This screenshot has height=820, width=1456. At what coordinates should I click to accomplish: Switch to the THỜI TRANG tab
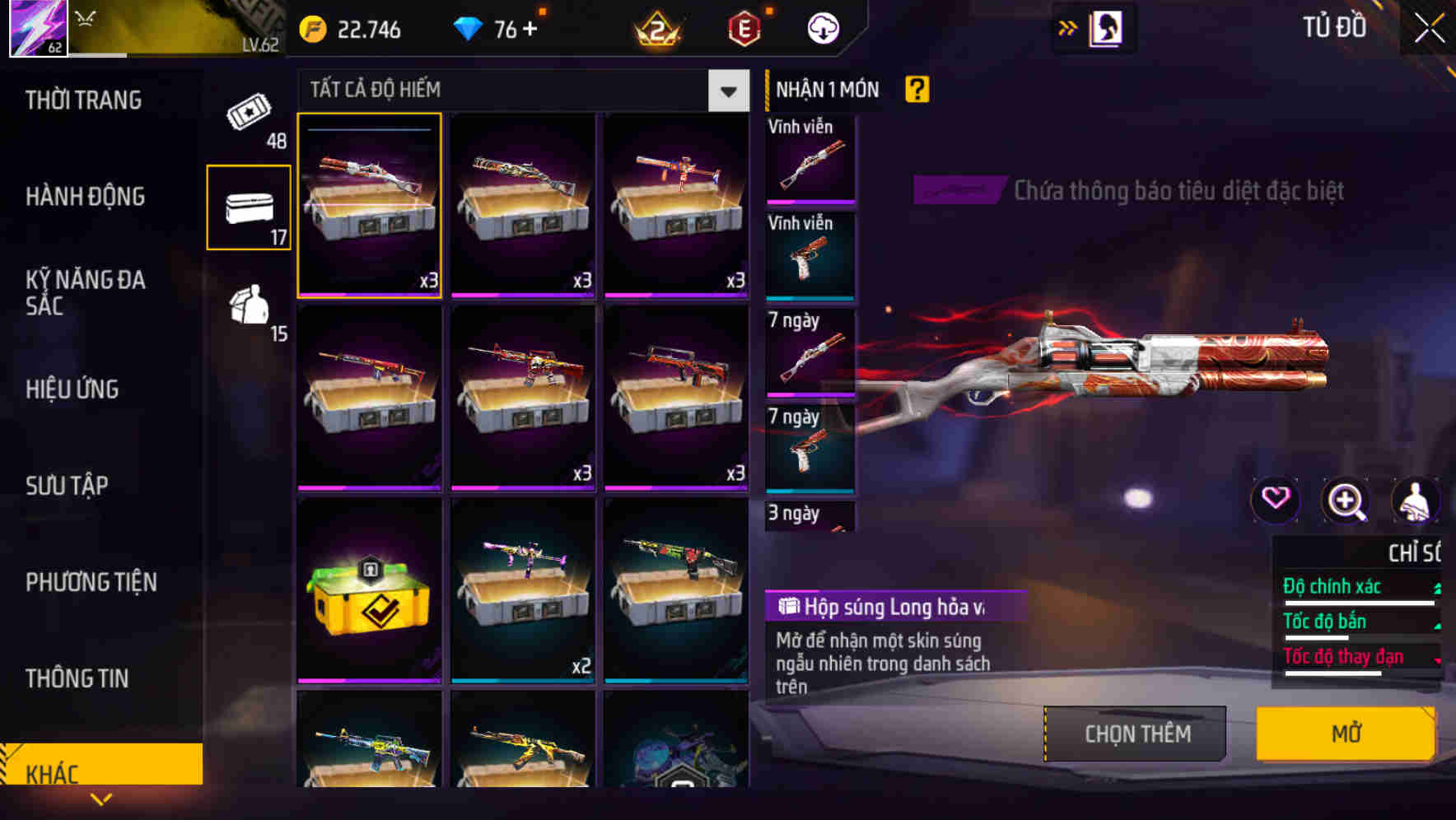(x=85, y=100)
